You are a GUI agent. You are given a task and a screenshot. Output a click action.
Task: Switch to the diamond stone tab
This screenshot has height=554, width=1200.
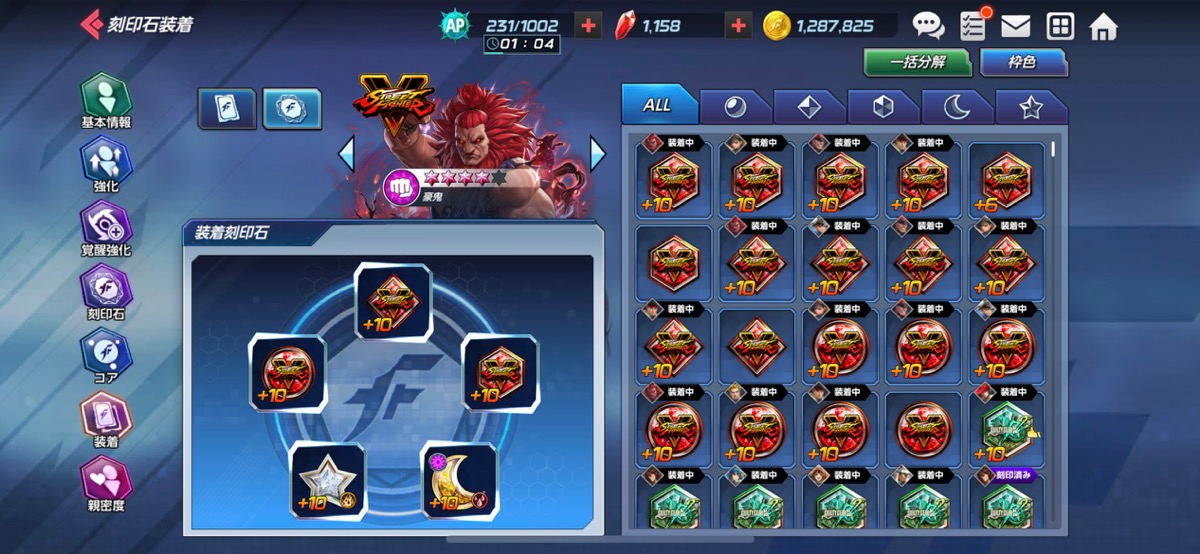point(809,107)
